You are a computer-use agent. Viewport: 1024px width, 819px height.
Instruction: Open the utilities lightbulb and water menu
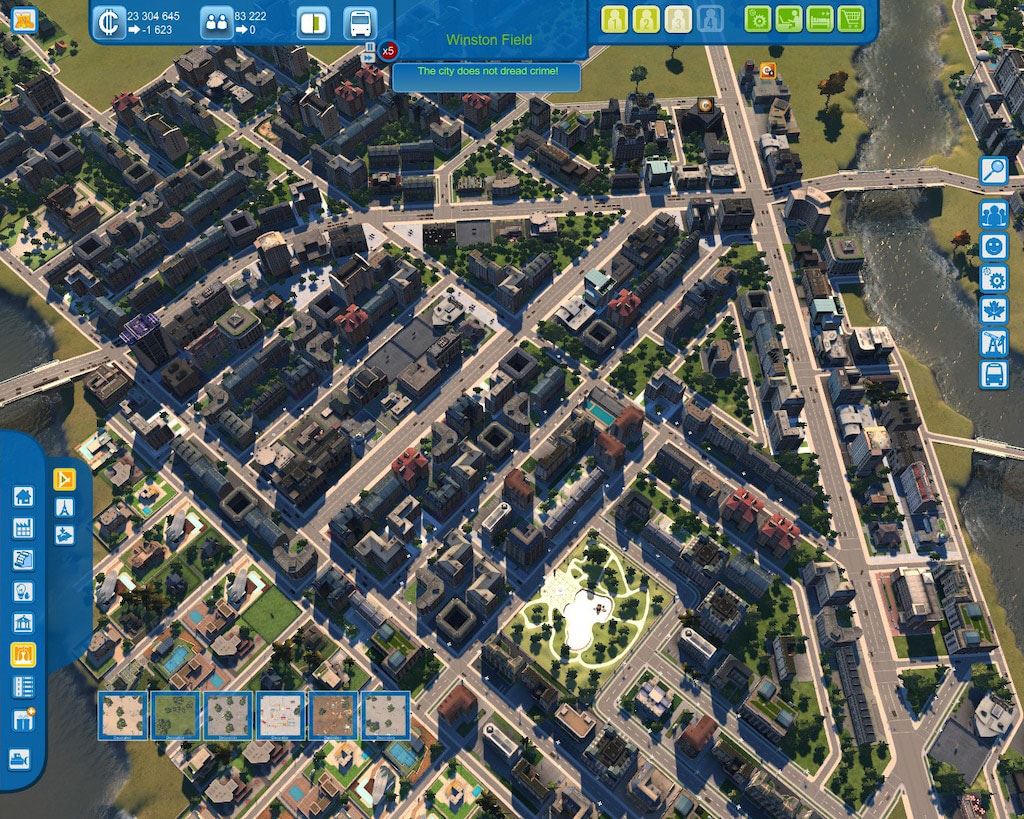coord(23,592)
